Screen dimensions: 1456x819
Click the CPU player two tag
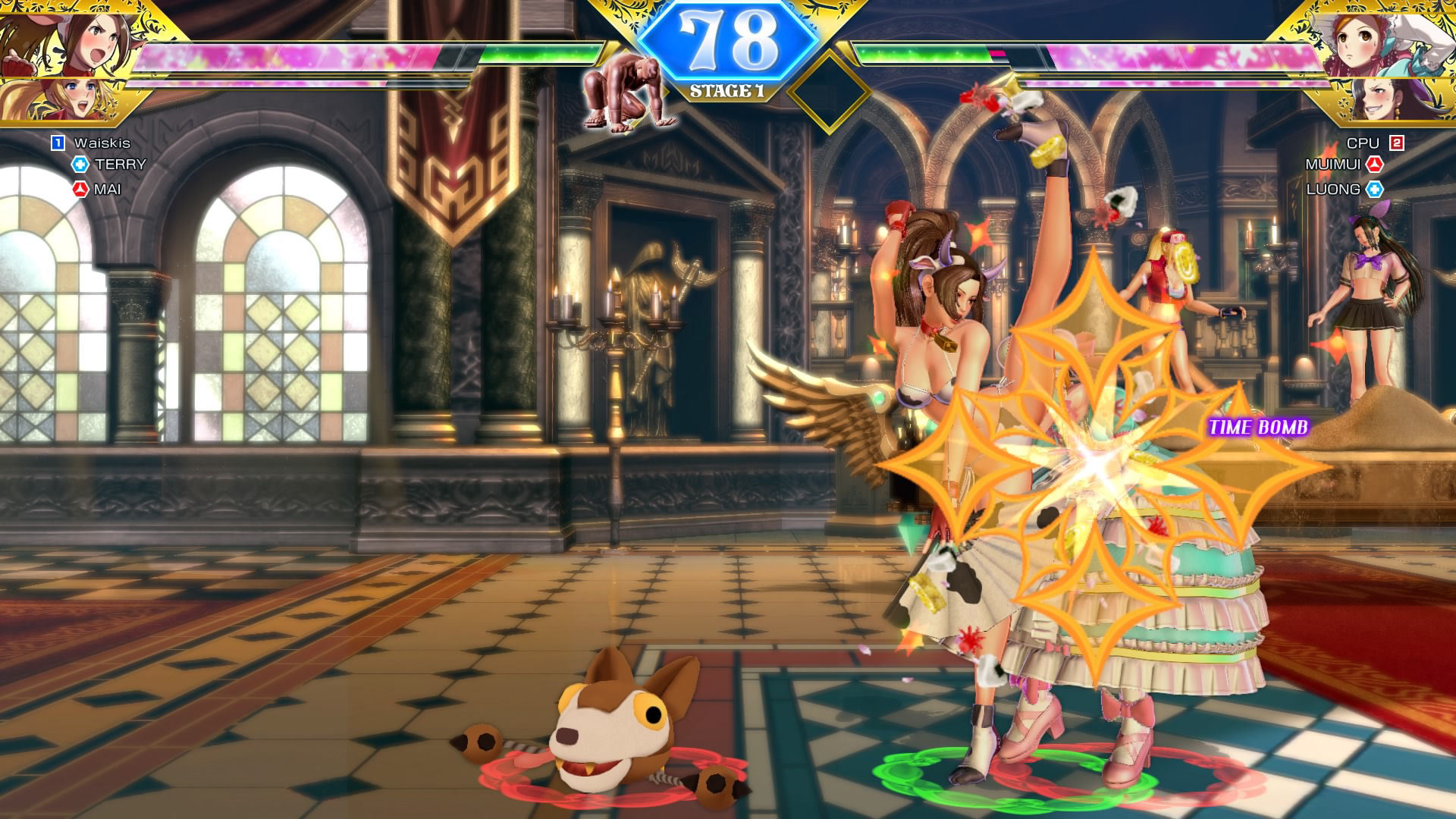(1363, 143)
